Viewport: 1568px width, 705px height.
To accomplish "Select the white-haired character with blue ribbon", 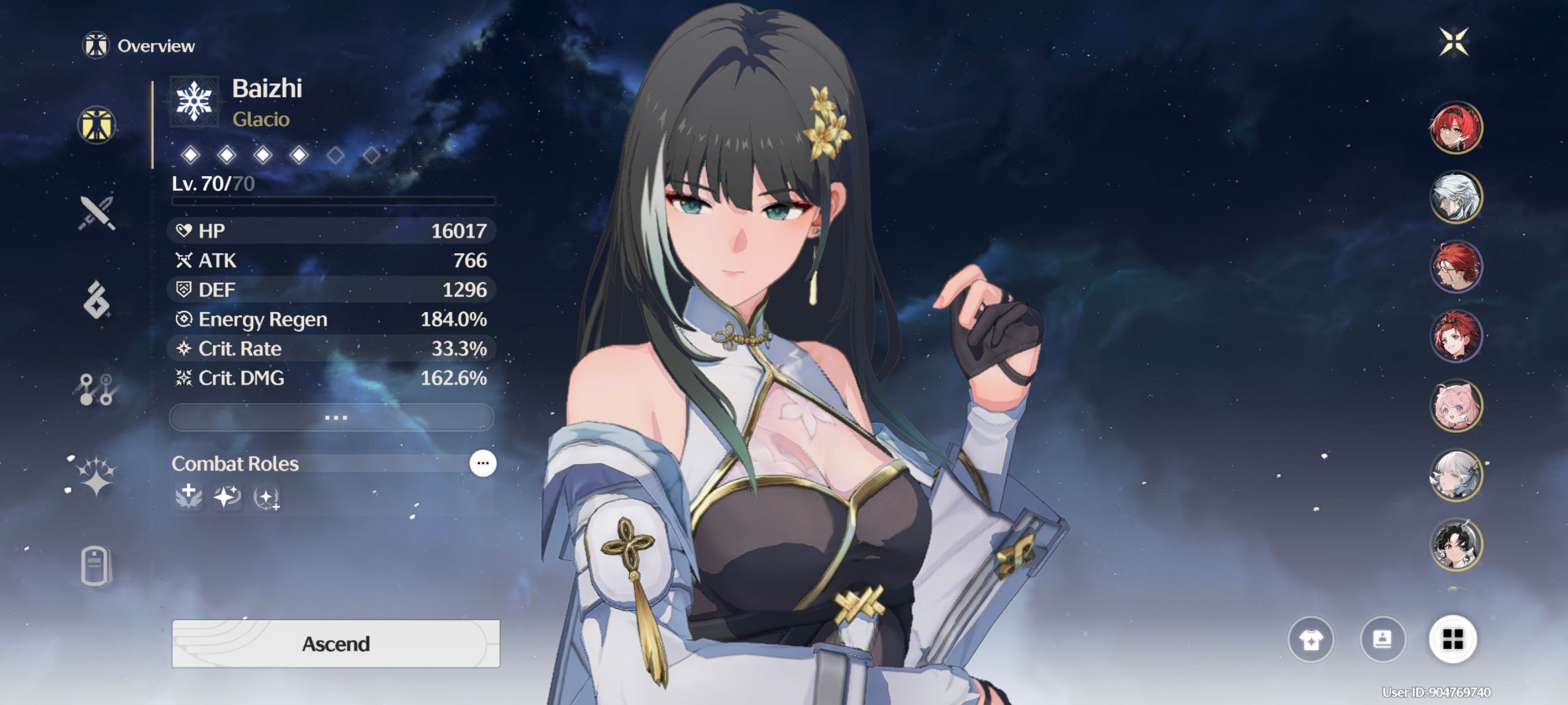I will pos(1455,475).
